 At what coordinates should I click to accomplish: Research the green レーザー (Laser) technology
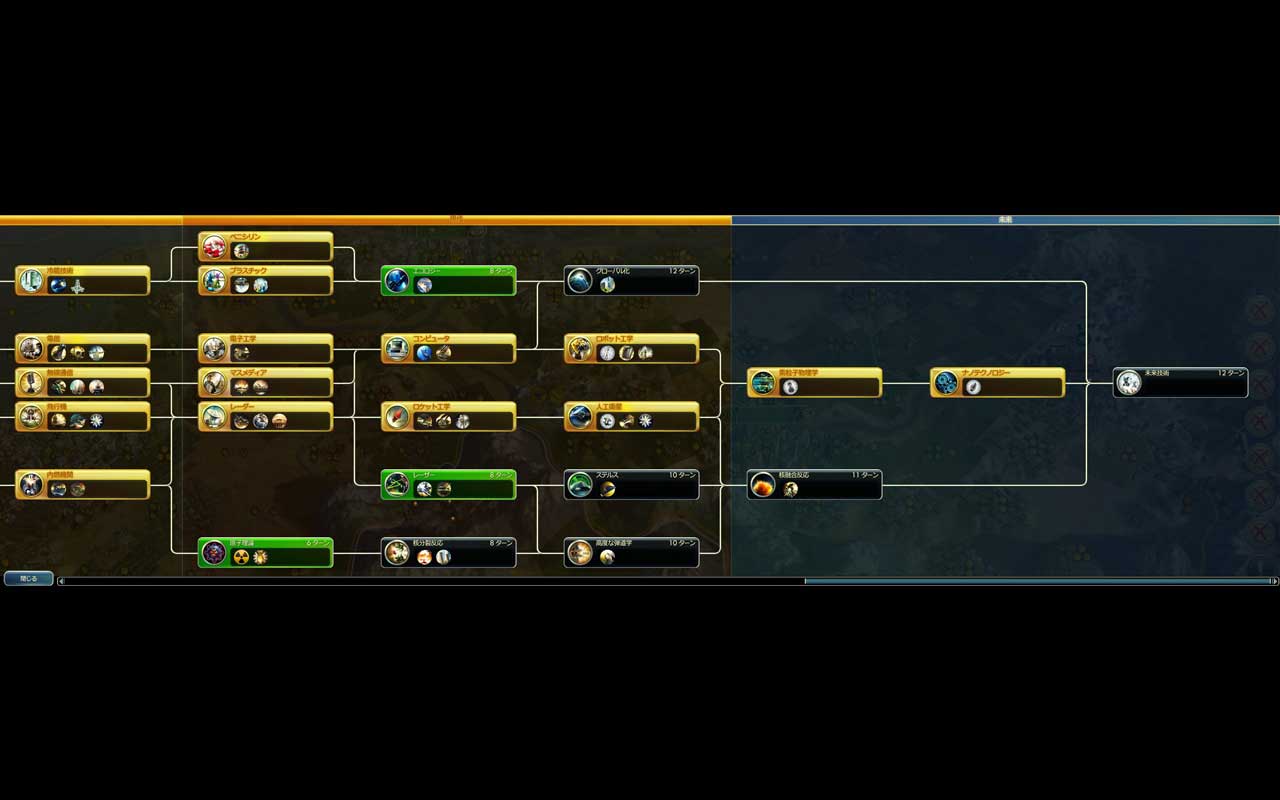click(x=449, y=485)
